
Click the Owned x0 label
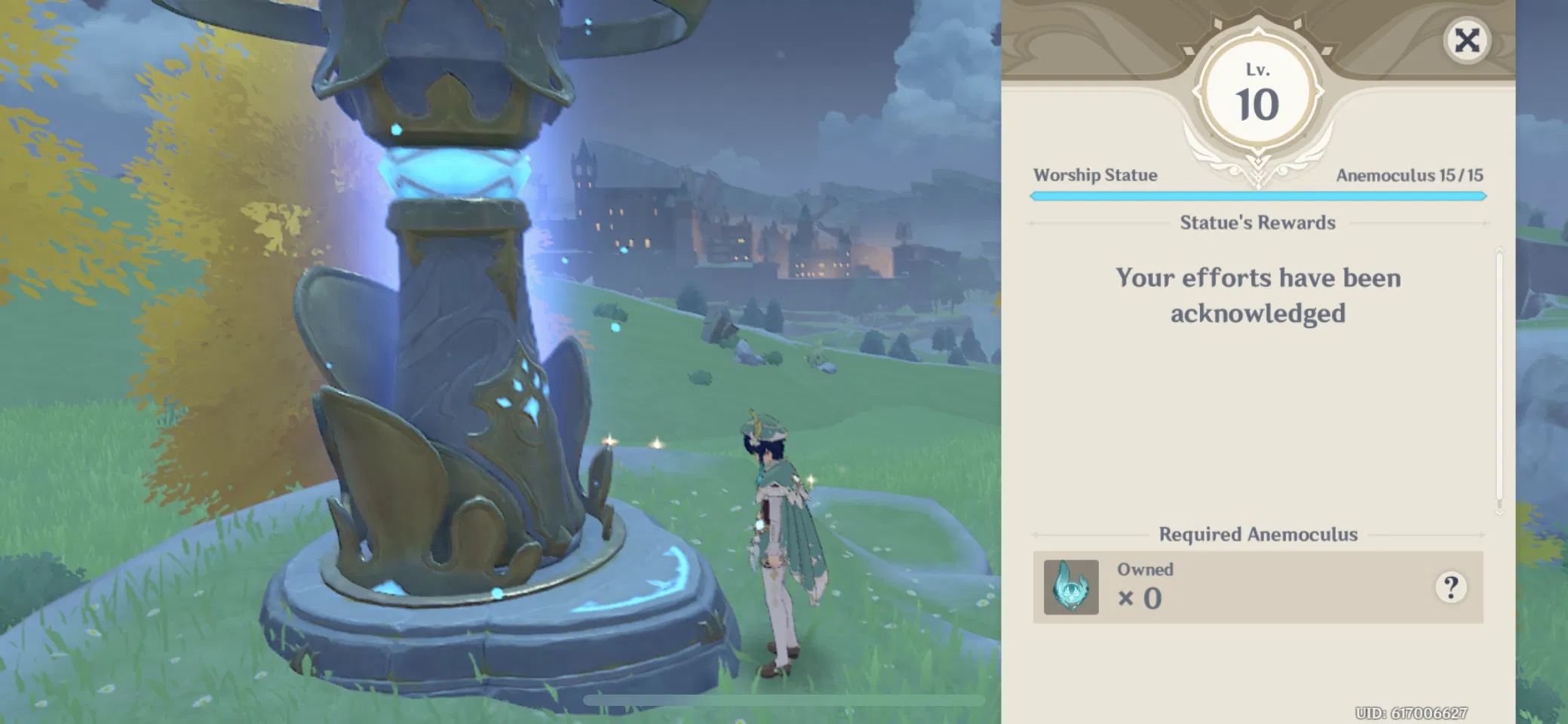(x=1145, y=584)
